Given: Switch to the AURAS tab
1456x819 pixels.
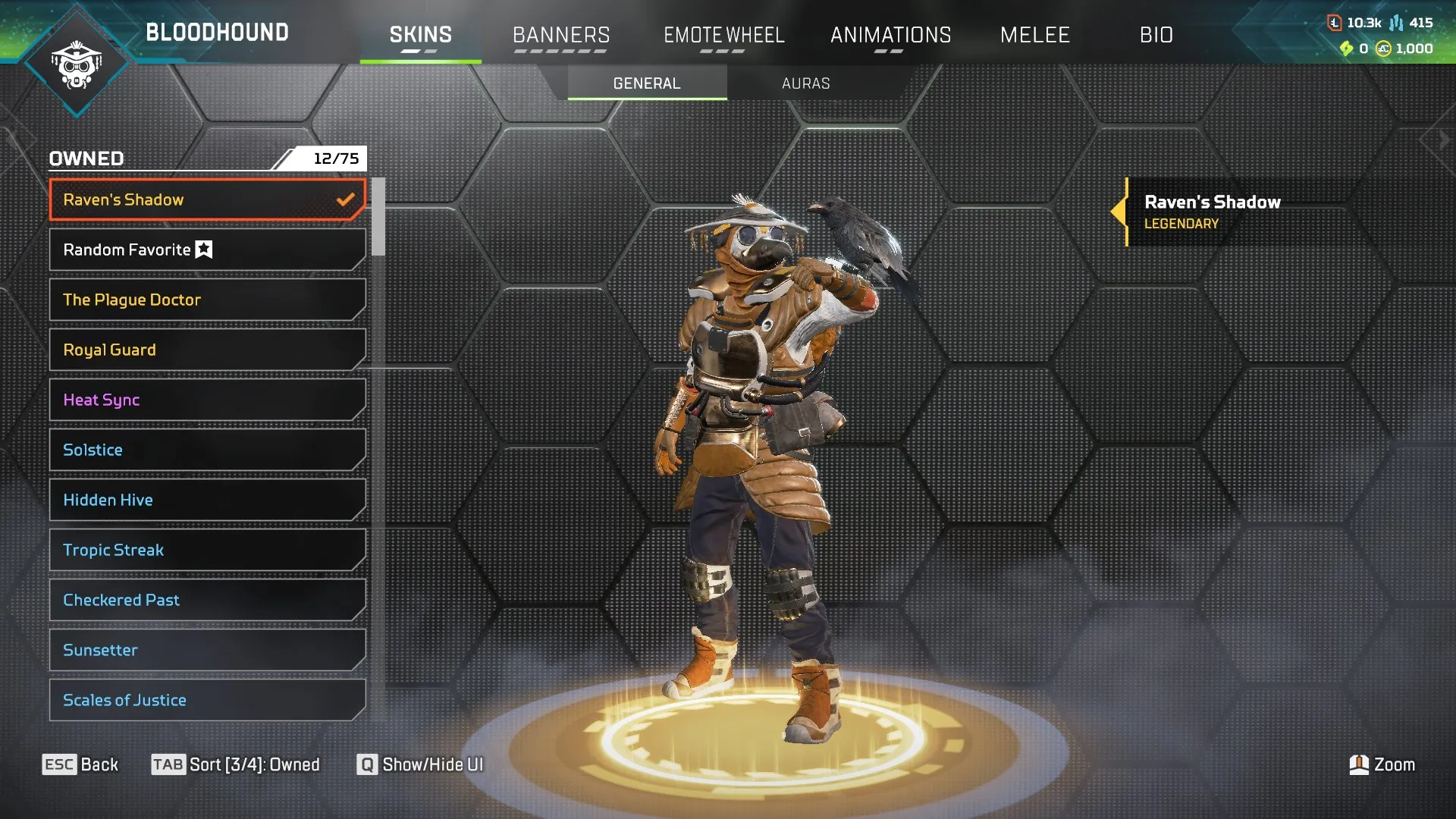Looking at the screenshot, I should pos(805,83).
